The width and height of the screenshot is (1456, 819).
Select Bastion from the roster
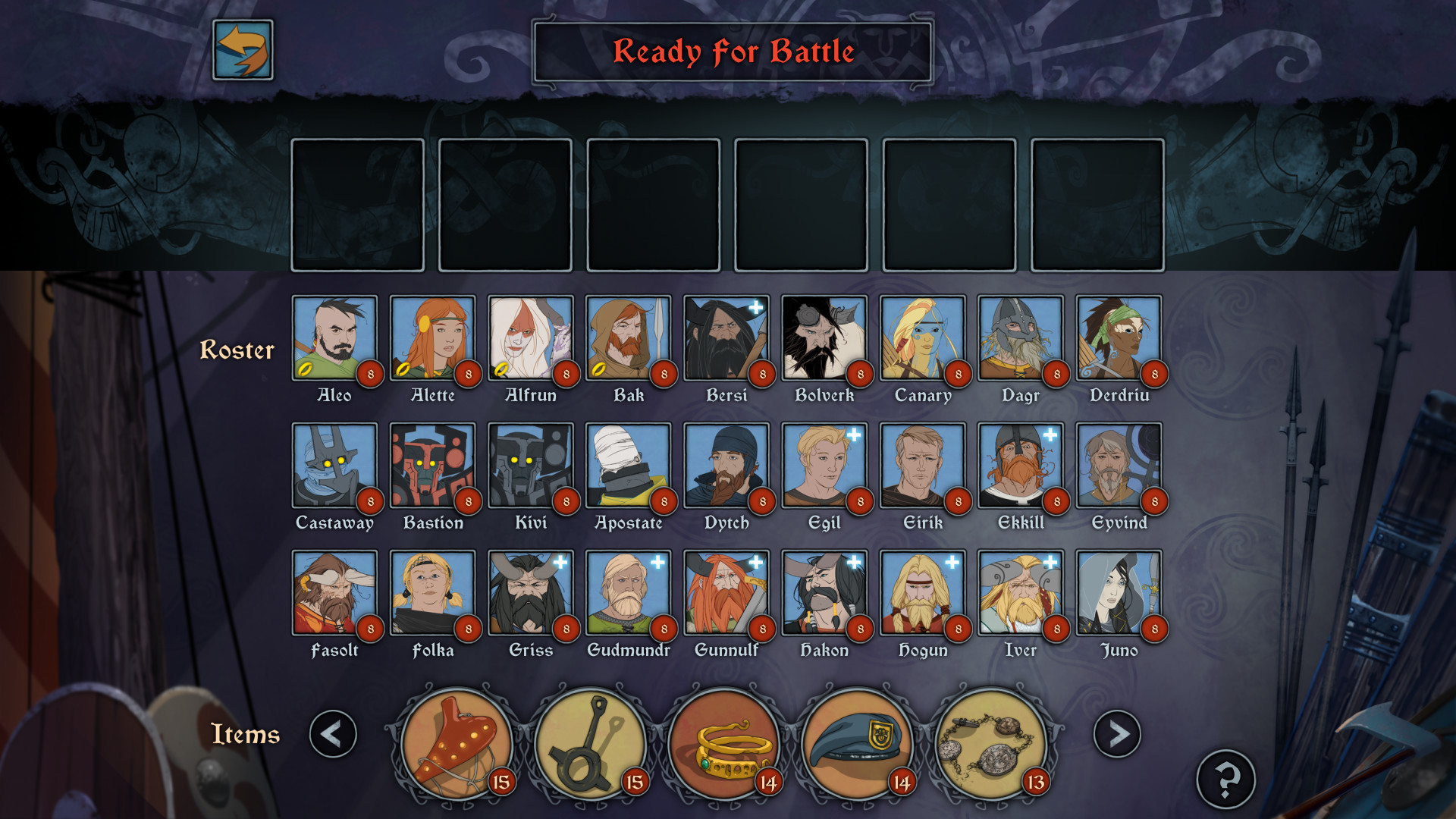432,465
